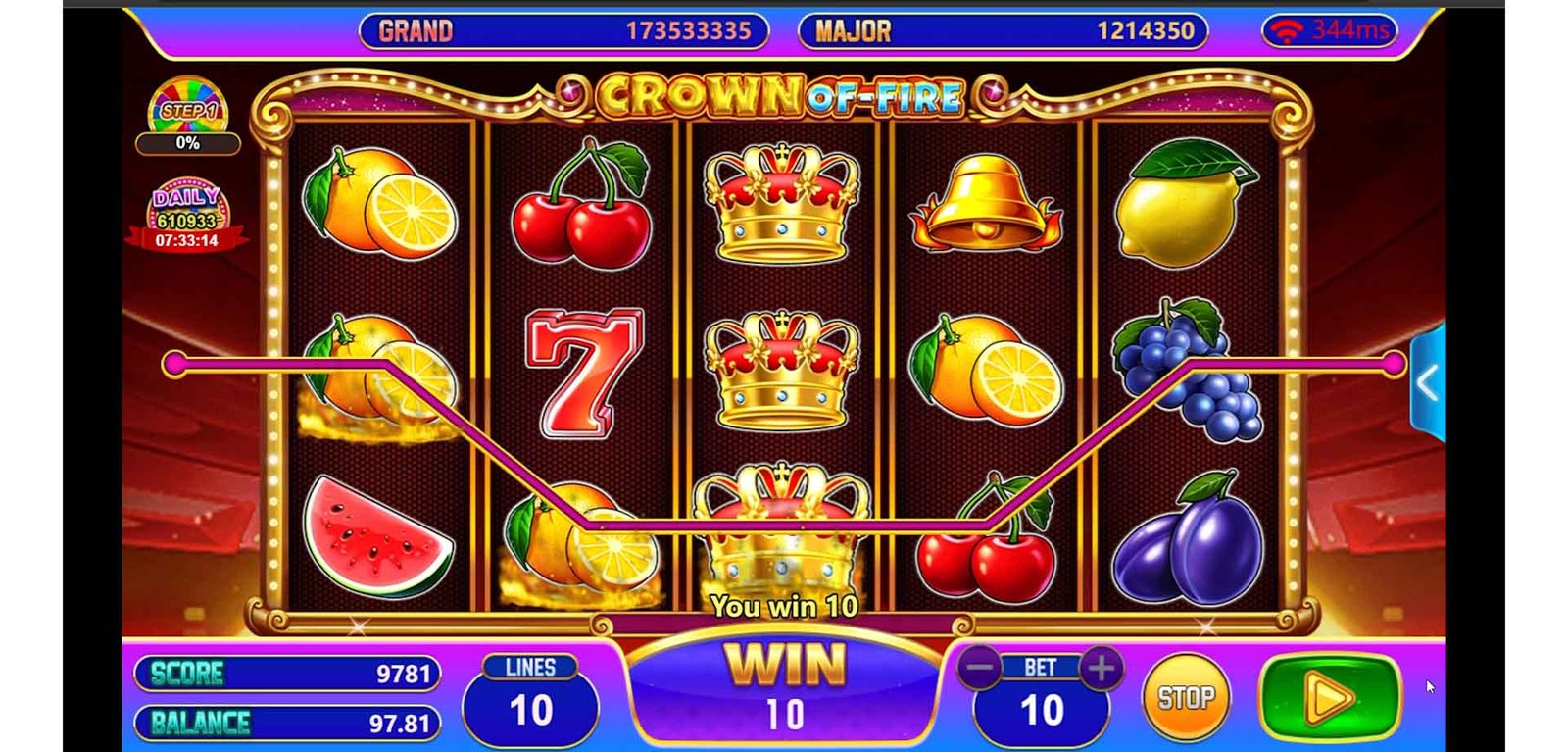Screen dimensions: 1568x752
Task: View the Grand jackpot banner
Action: [x=563, y=31]
